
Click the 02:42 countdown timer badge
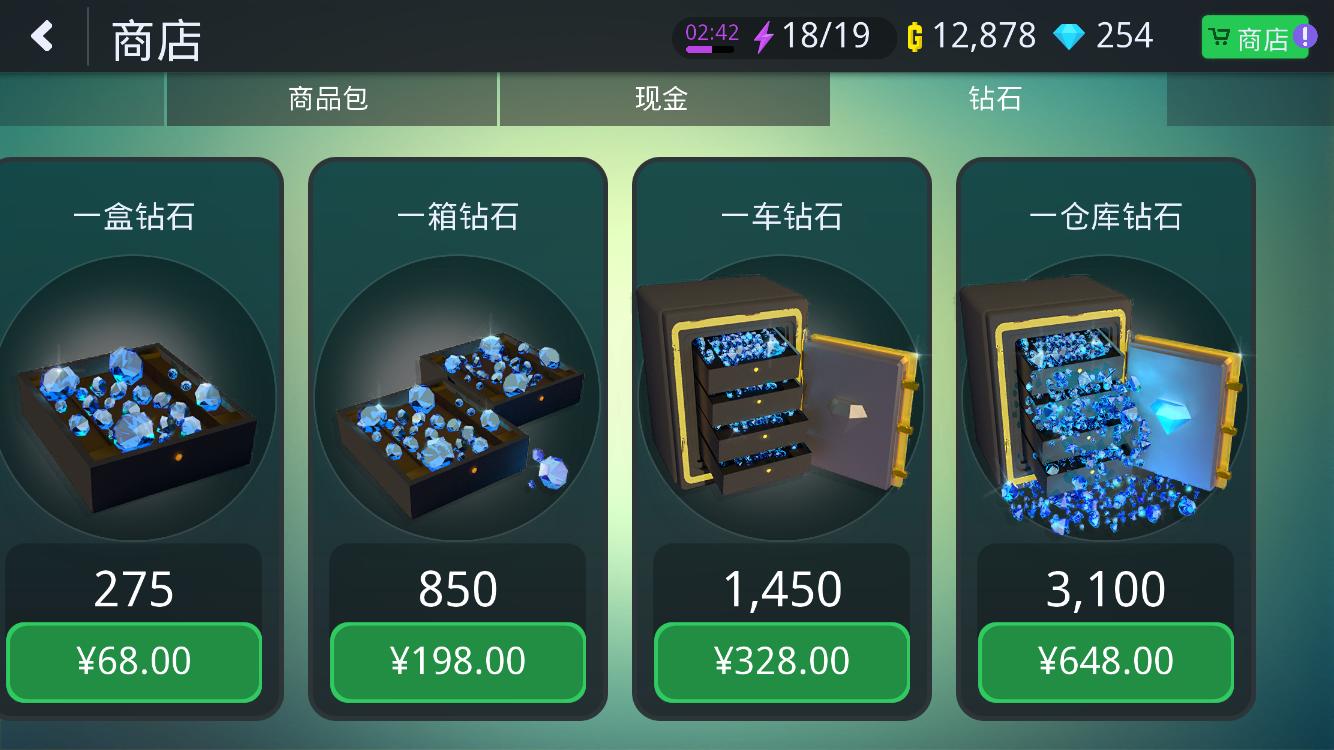714,30
